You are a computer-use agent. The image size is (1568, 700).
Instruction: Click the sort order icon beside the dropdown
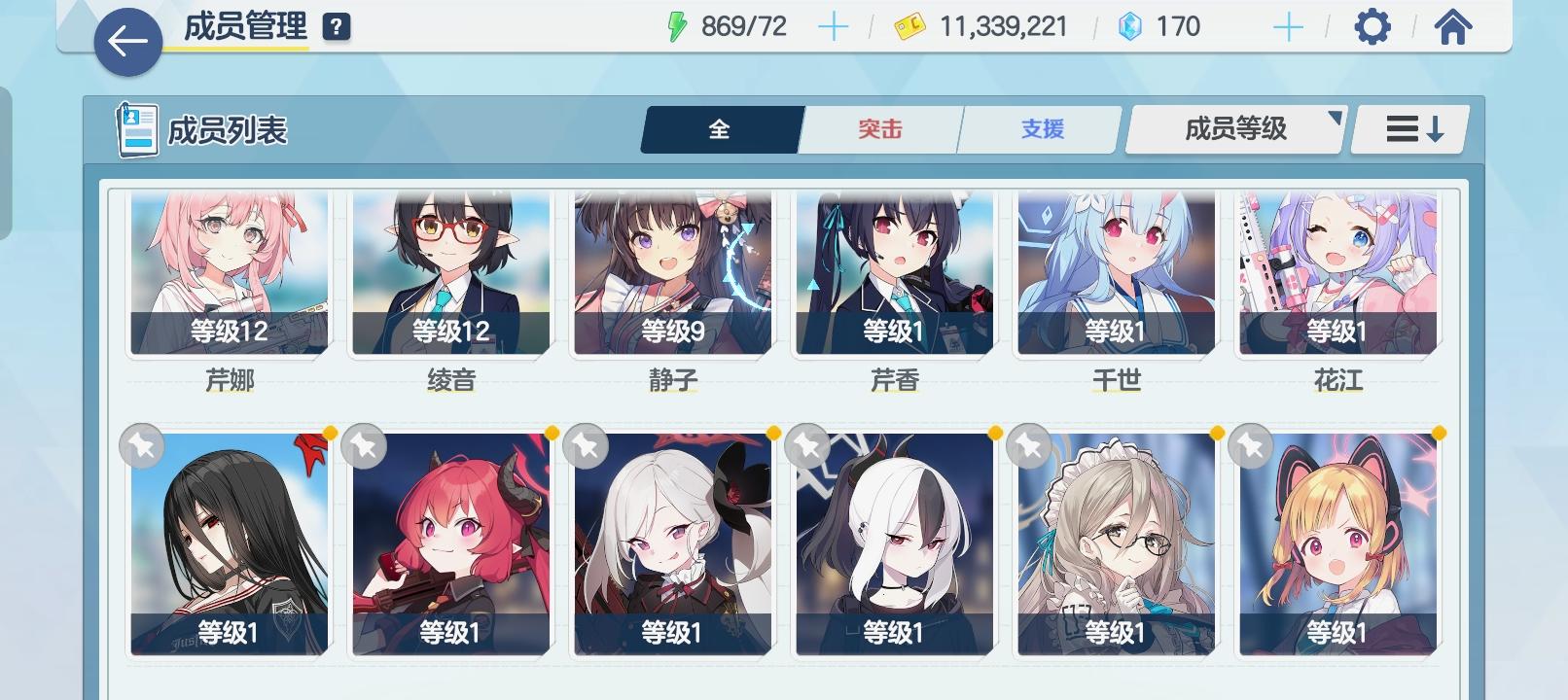click(1408, 127)
